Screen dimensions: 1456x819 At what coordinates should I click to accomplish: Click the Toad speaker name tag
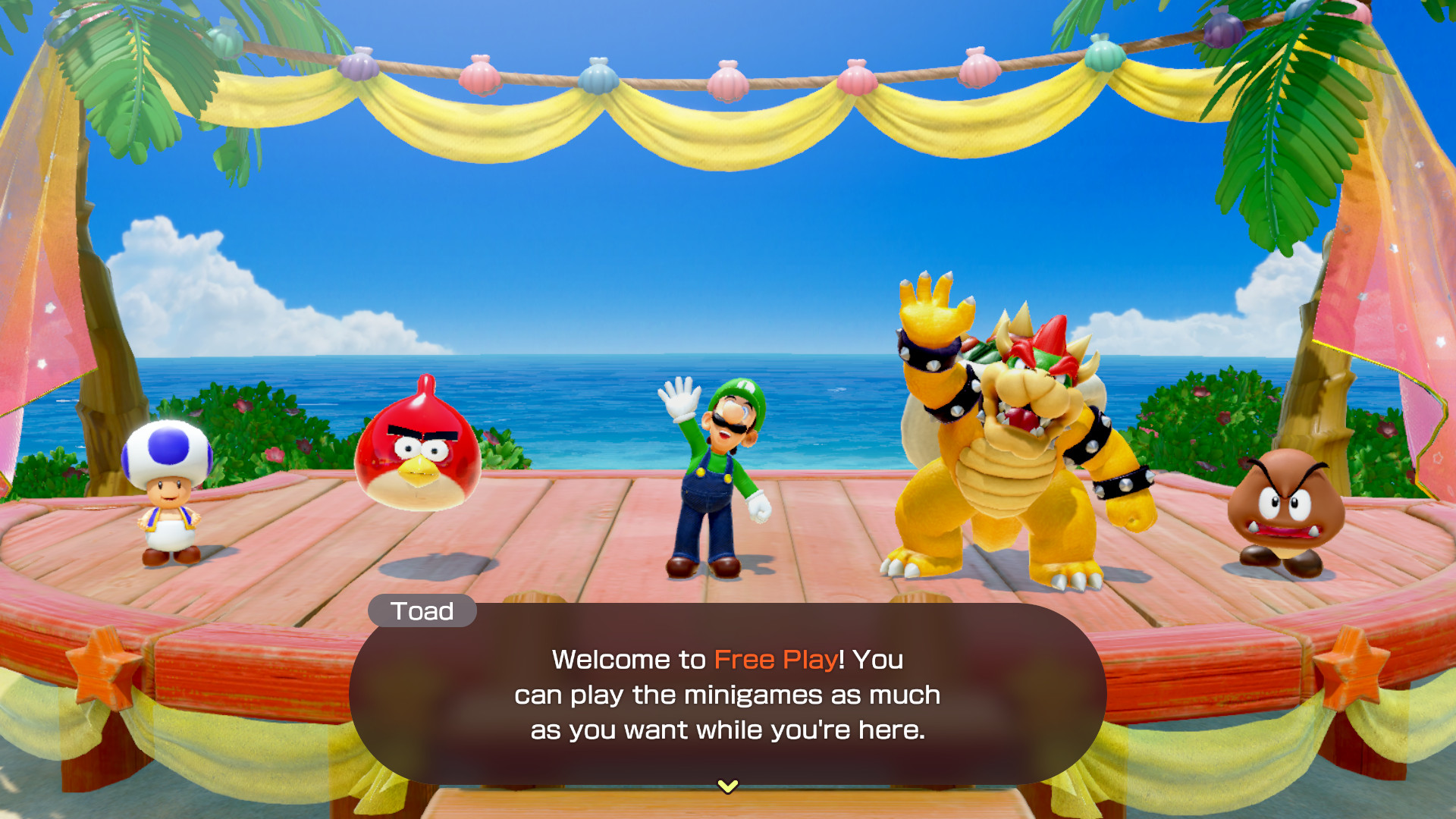[422, 611]
